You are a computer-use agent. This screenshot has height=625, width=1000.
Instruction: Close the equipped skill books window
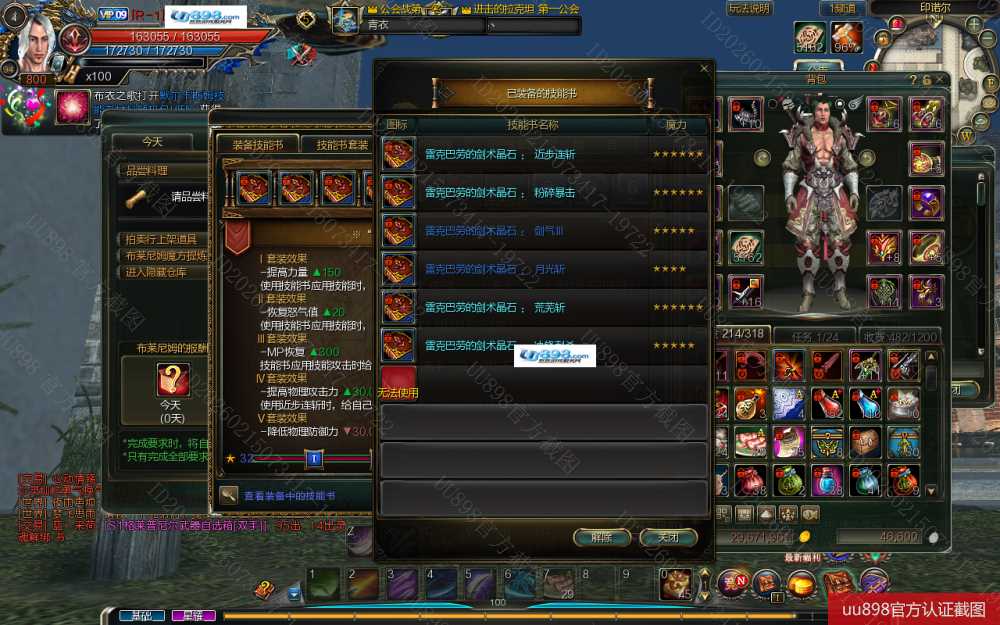coord(704,69)
